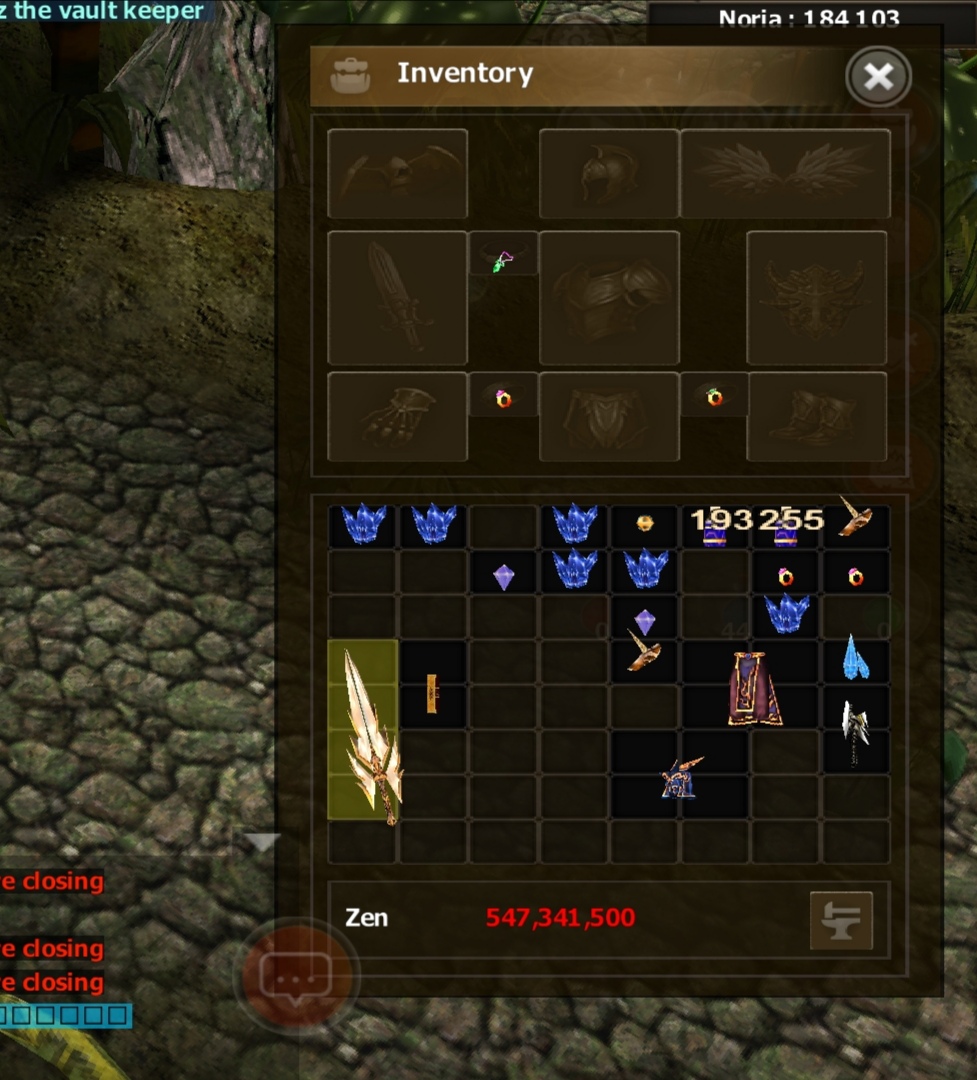The height and width of the screenshot is (1080, 977).
Task: Click the empty sword weapon slot
Action: coord(397,297)
